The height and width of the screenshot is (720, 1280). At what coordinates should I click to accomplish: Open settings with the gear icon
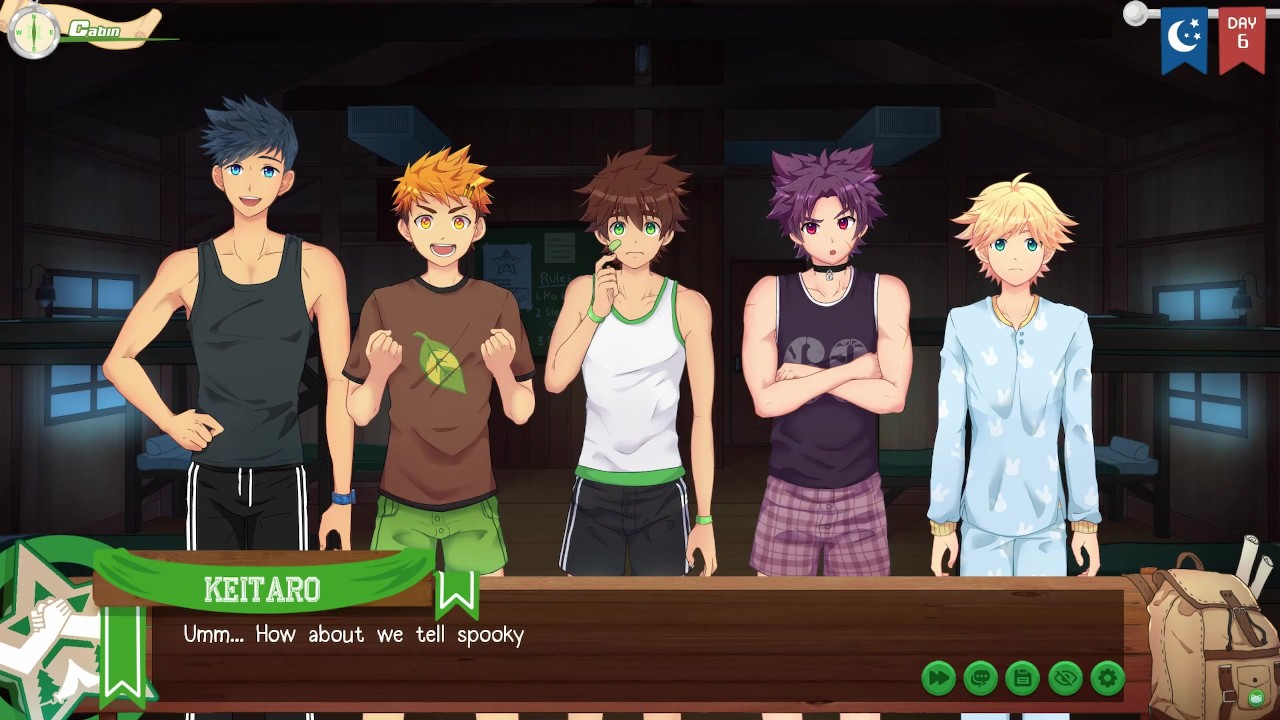(1107, 678)
